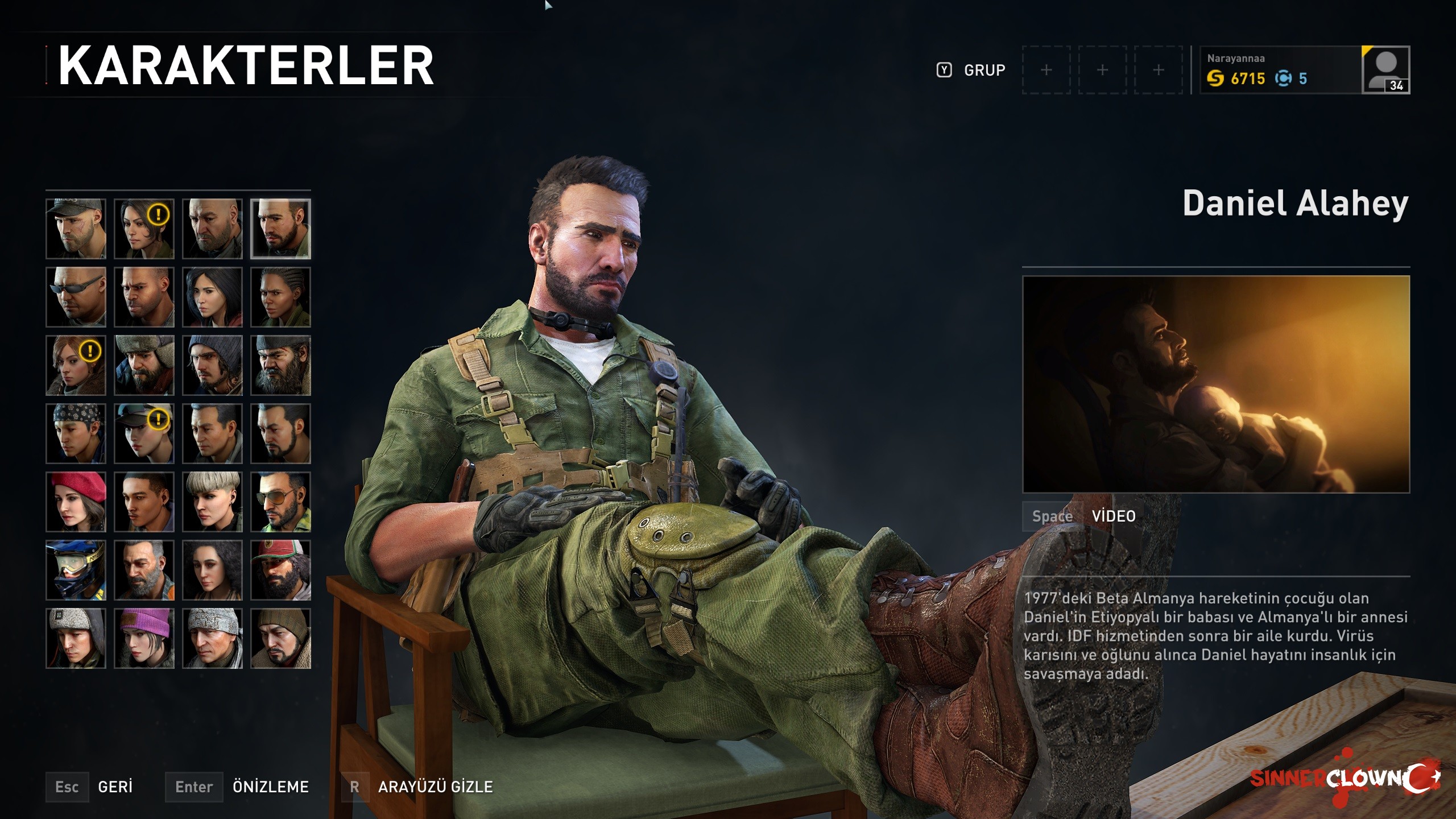The image size is (1456, 819).
Task: Choose the bearded man in the trucker cap
Action: tap(280, 570)
